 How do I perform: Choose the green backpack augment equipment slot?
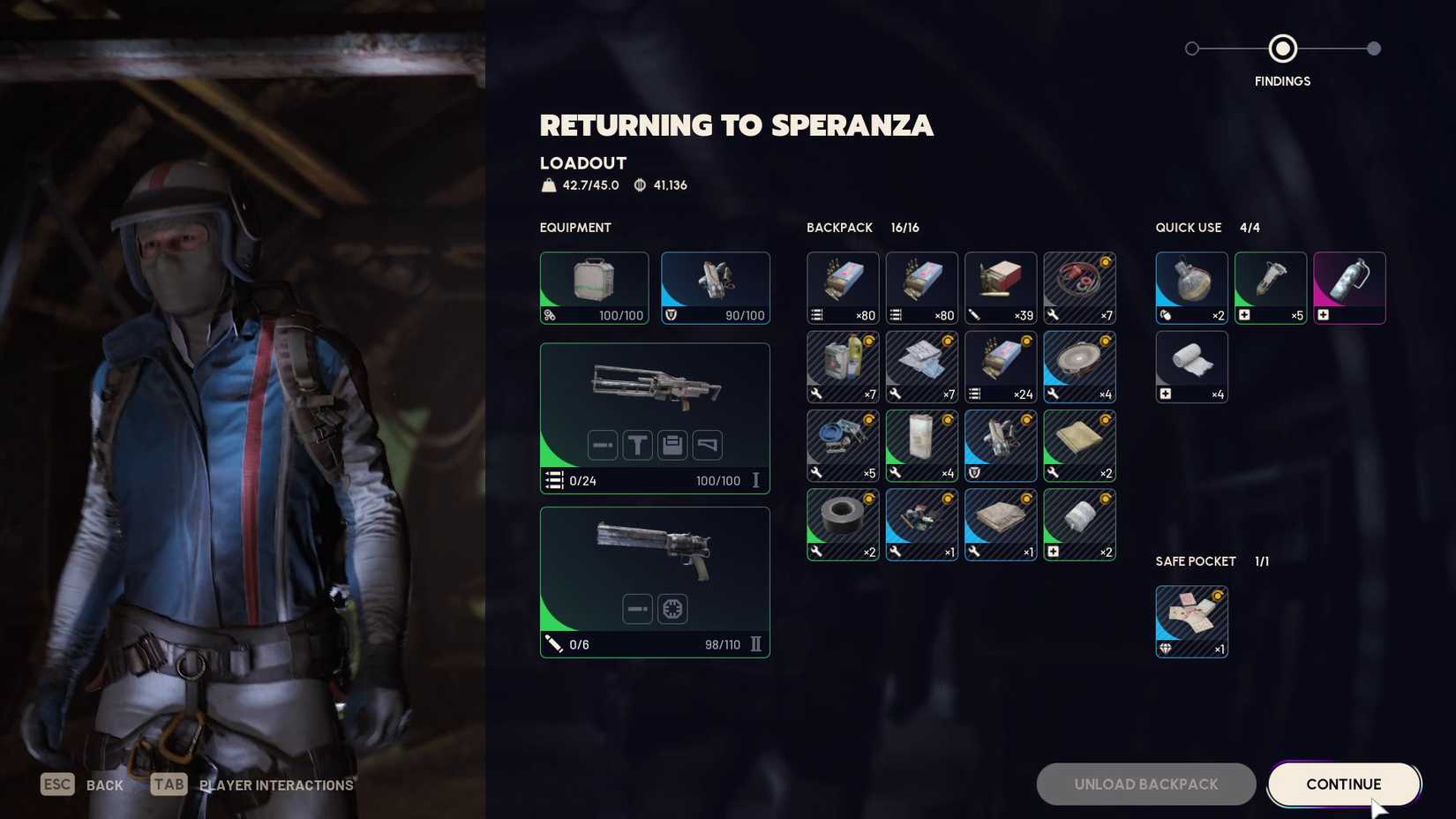coord(594,288)
